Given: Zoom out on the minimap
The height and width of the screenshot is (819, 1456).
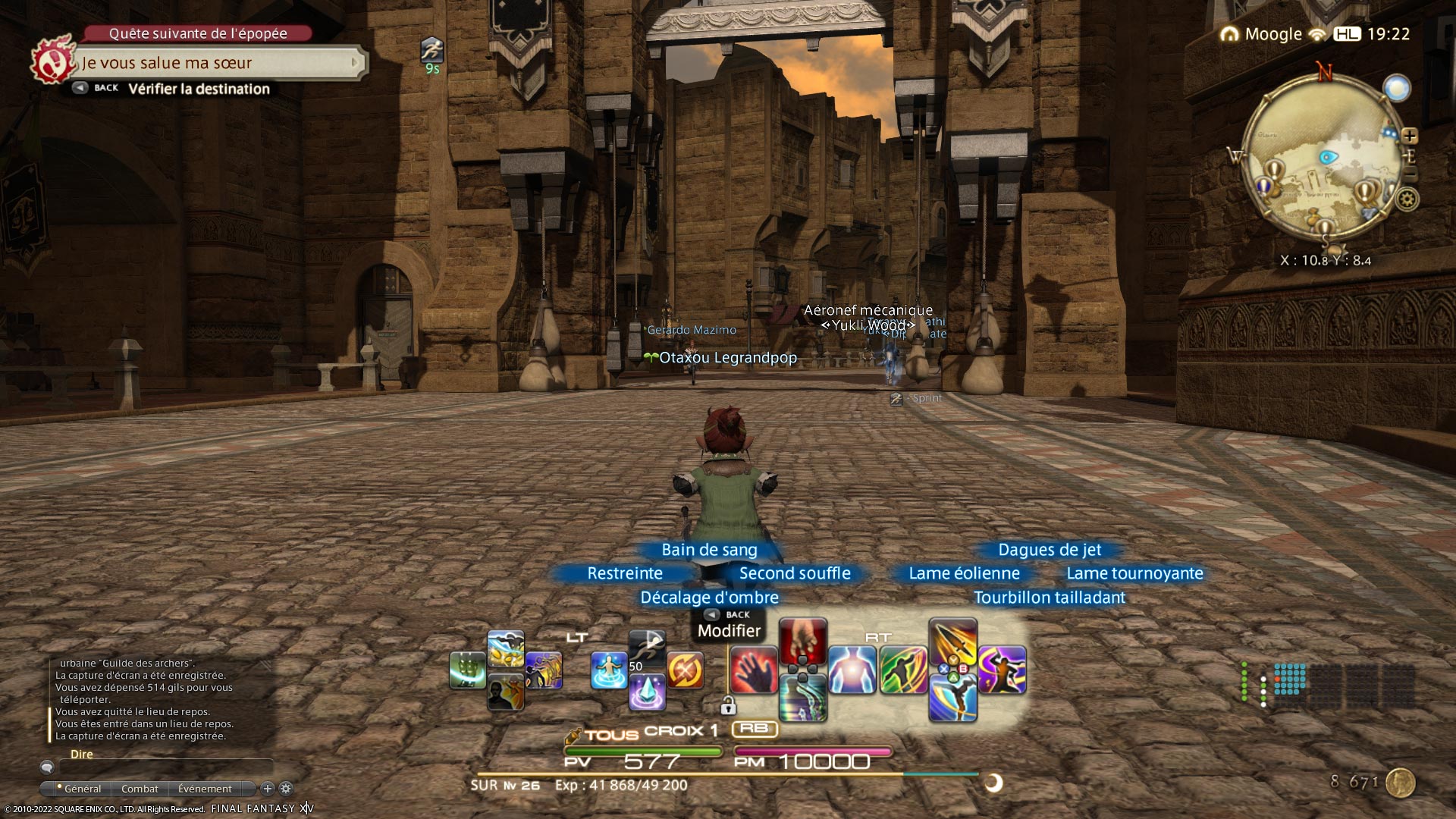Looking at the screenshot, I should [x=1410, y=174].
